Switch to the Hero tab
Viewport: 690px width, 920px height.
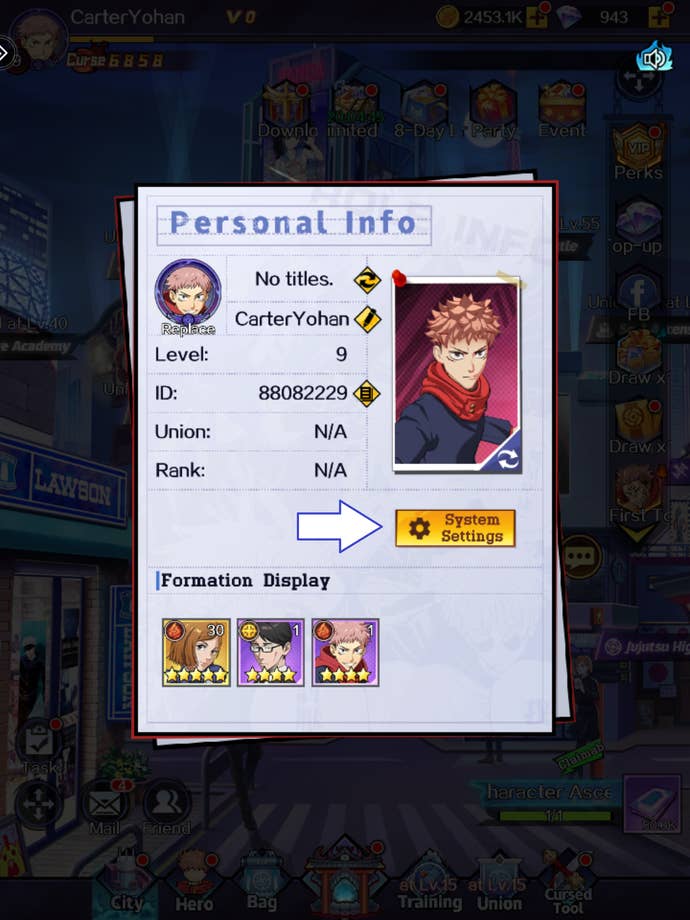coord(194,880)
